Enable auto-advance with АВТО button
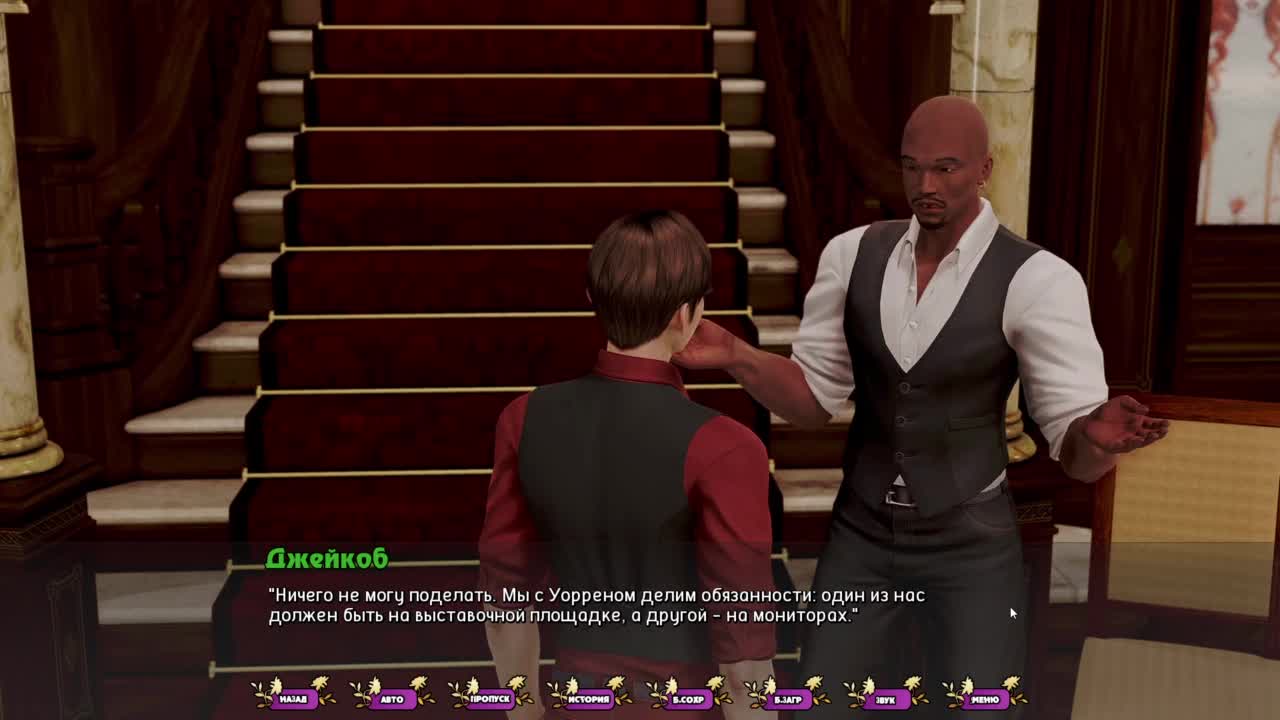The image size is (1280, 720). (x=392, y=699)
